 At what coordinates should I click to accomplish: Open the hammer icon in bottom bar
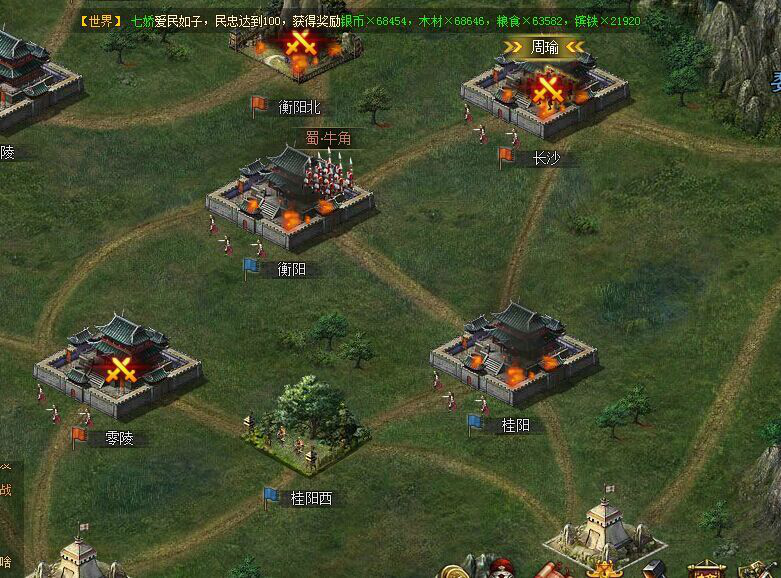(656, 570)
